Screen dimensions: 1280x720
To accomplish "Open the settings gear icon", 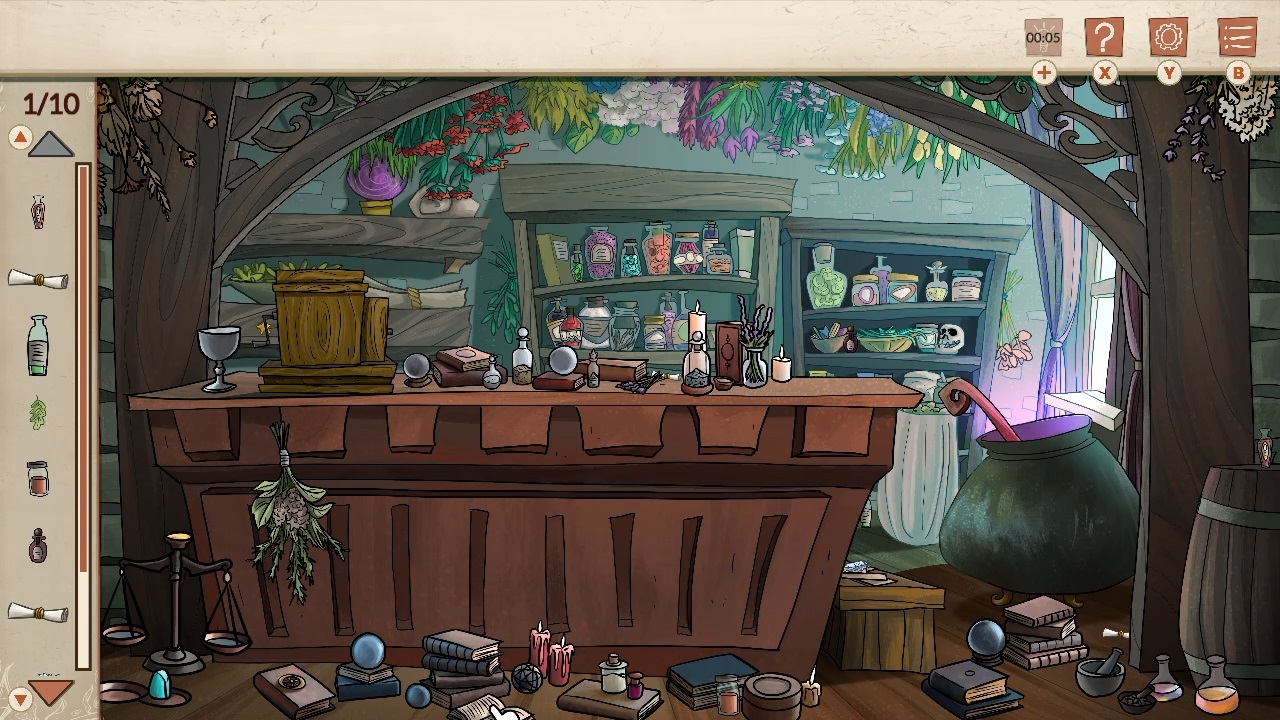I will [1168, 37].
